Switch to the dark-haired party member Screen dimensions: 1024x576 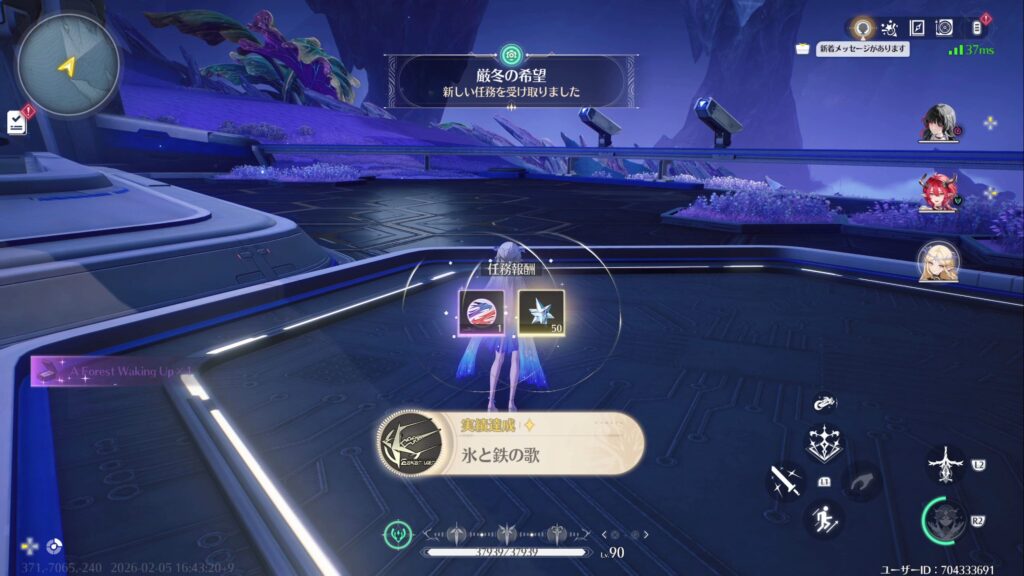point(939,124)
